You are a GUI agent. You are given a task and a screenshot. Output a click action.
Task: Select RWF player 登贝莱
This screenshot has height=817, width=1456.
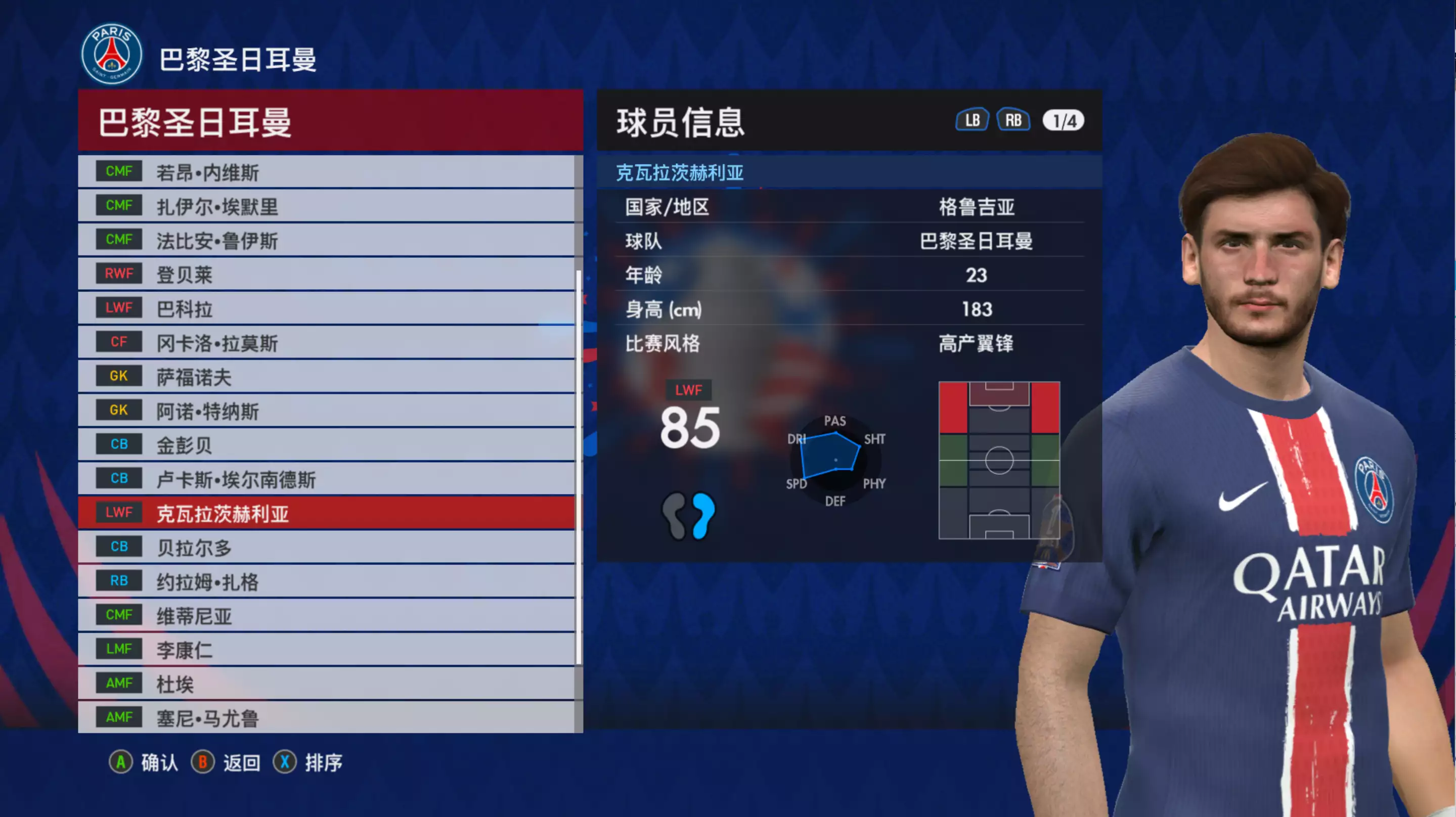pos(326,275)
